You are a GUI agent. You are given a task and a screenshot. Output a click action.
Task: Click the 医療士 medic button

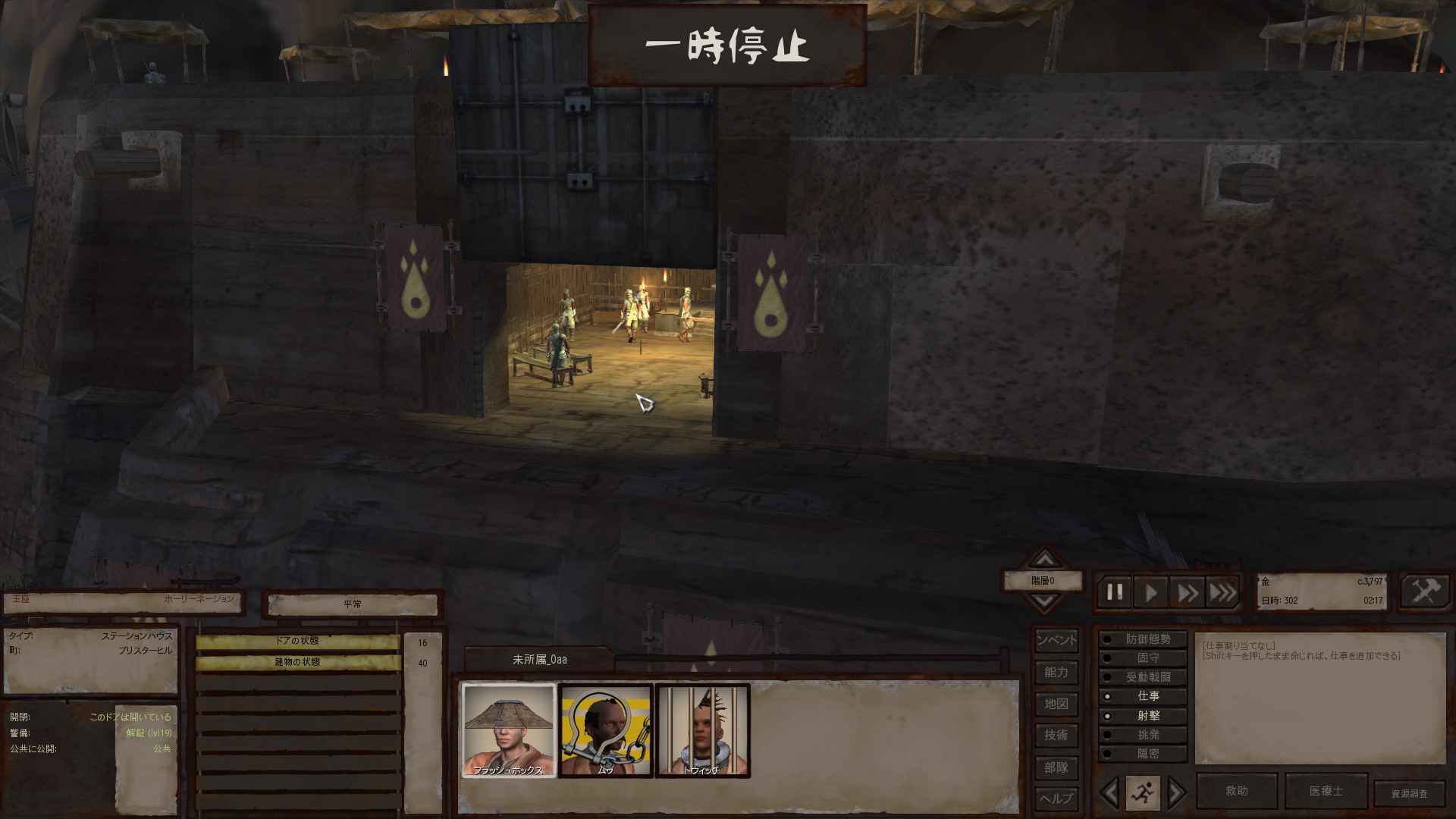pyautogui.click(x=1326, y=791)
